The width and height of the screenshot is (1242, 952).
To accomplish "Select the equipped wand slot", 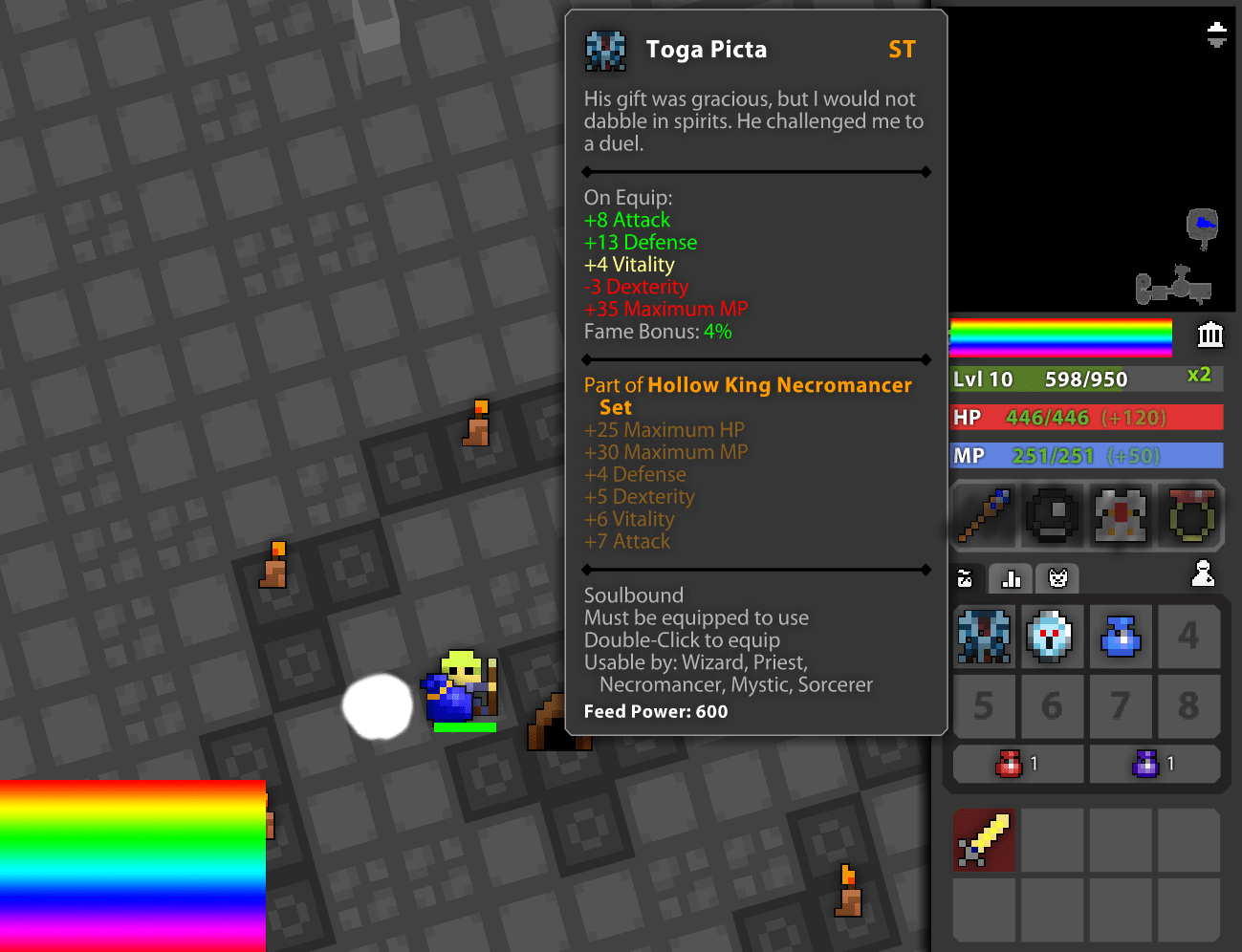I will (983, 516).
